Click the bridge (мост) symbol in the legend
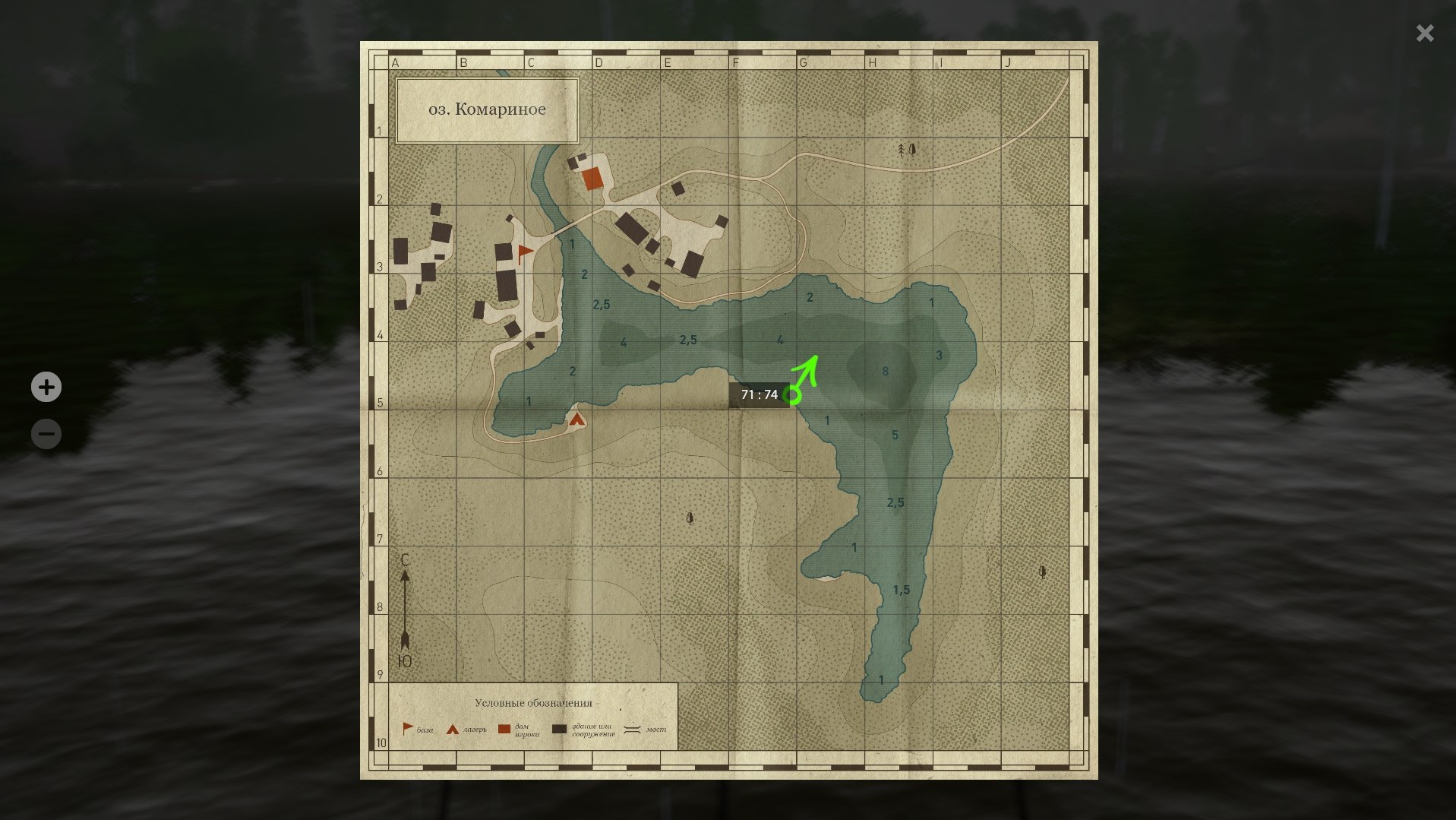This screenshot has width=1456, height=820. (630, 727)
